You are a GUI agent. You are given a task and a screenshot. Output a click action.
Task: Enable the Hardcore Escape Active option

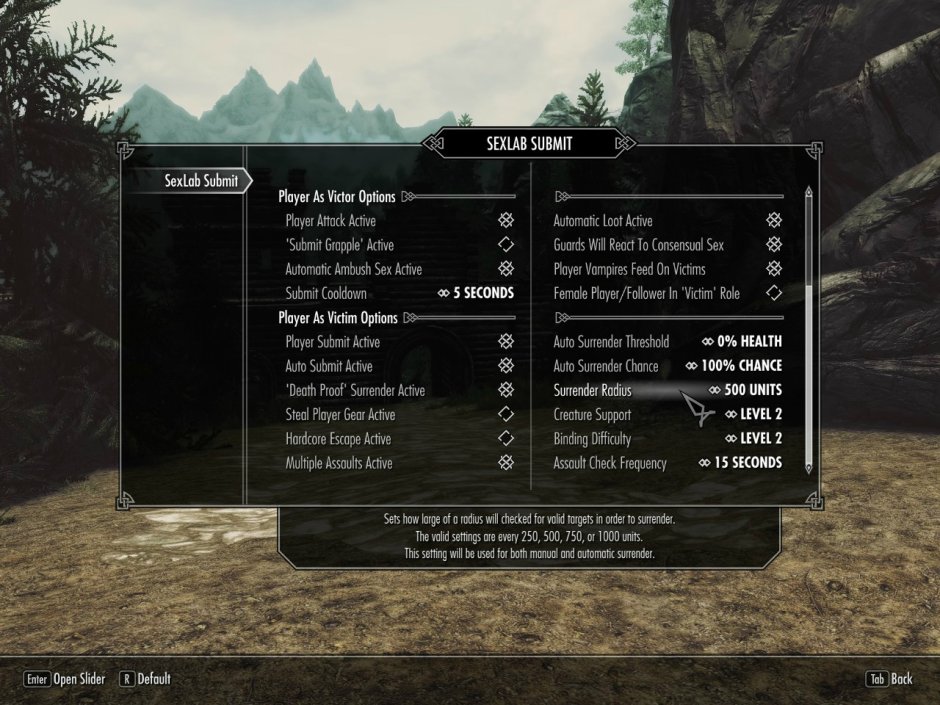pyautogui.click(x=506, y=439)
